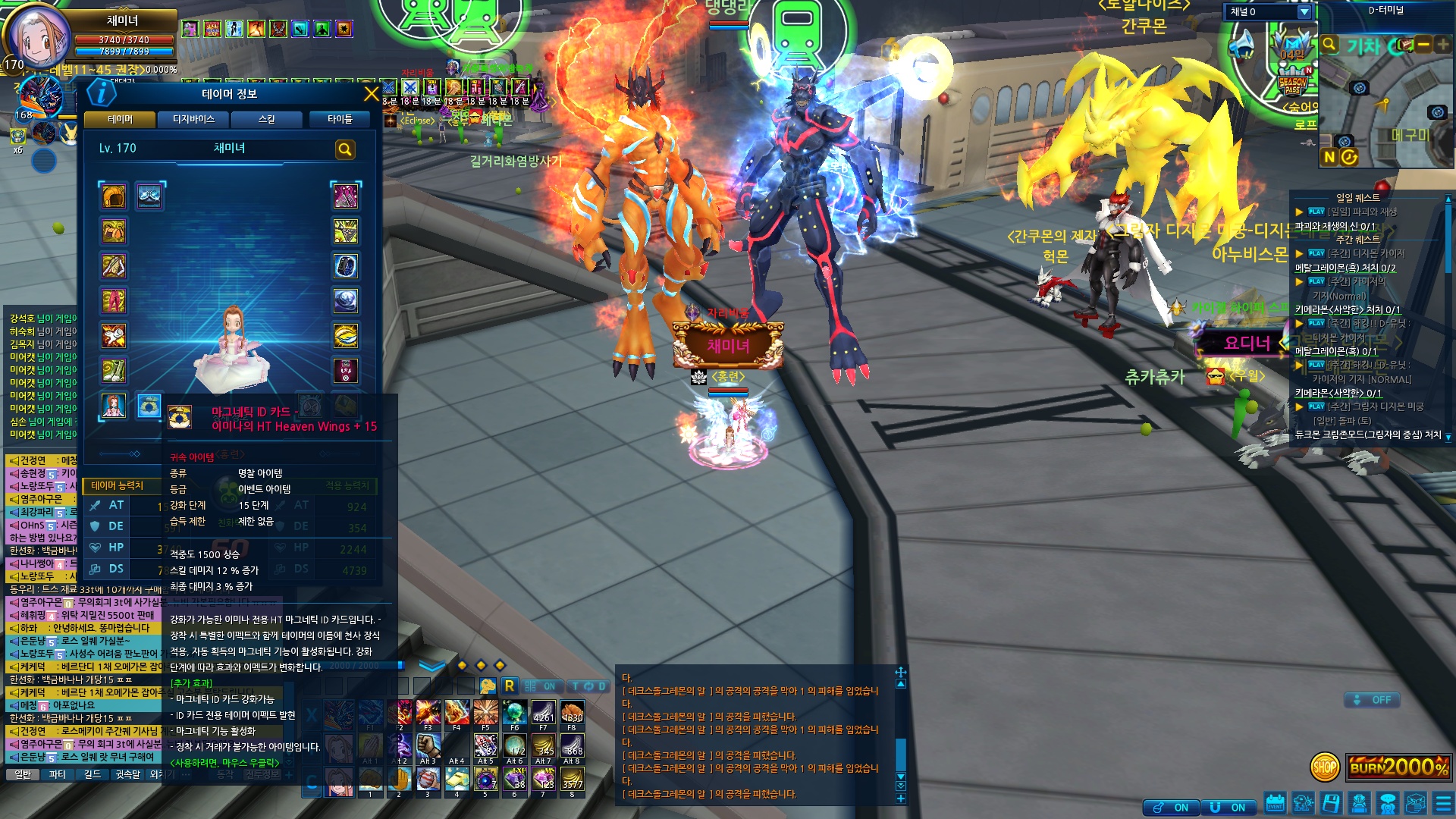Switch chat to the 파티 tab
This screenshot has width=1456, height=819.
click(x=58, y=774)
